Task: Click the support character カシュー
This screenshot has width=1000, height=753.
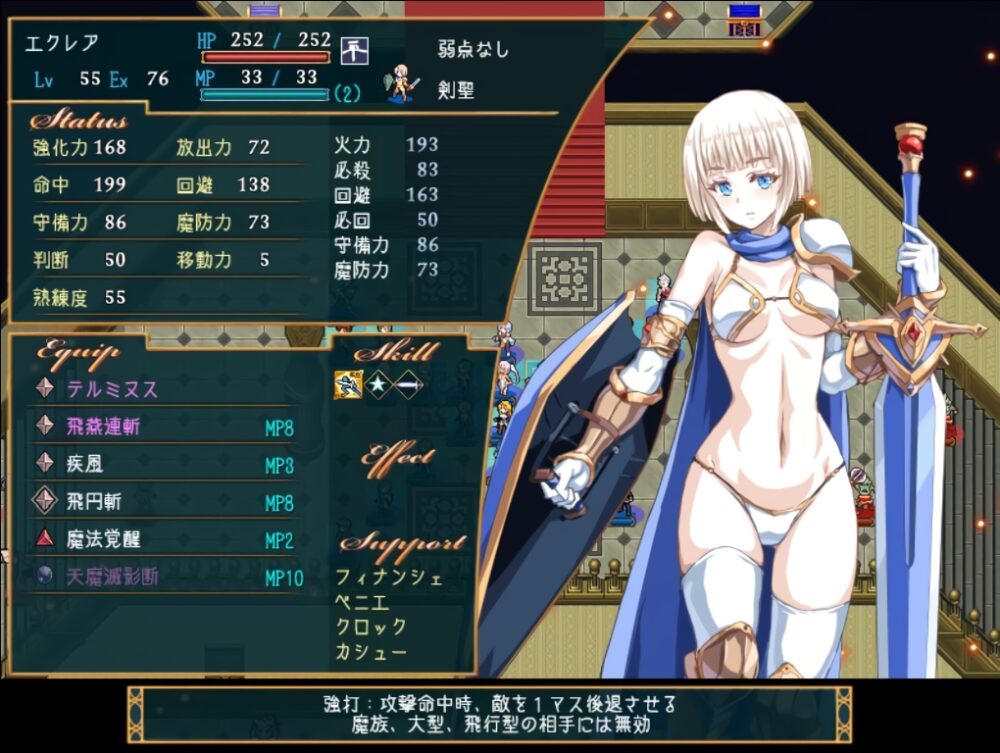Action: point(371,652)
